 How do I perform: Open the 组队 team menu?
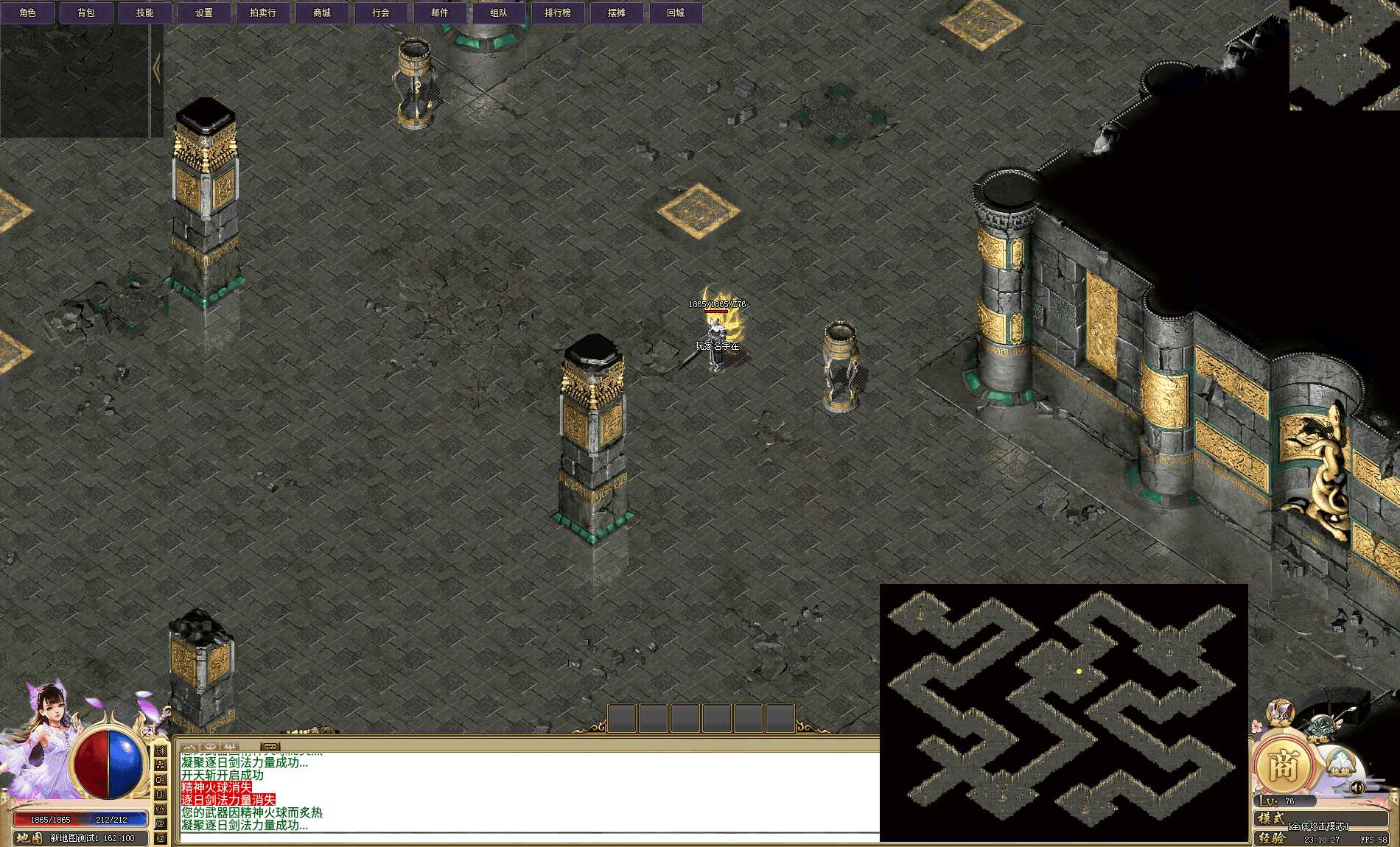tap(499, 13)
